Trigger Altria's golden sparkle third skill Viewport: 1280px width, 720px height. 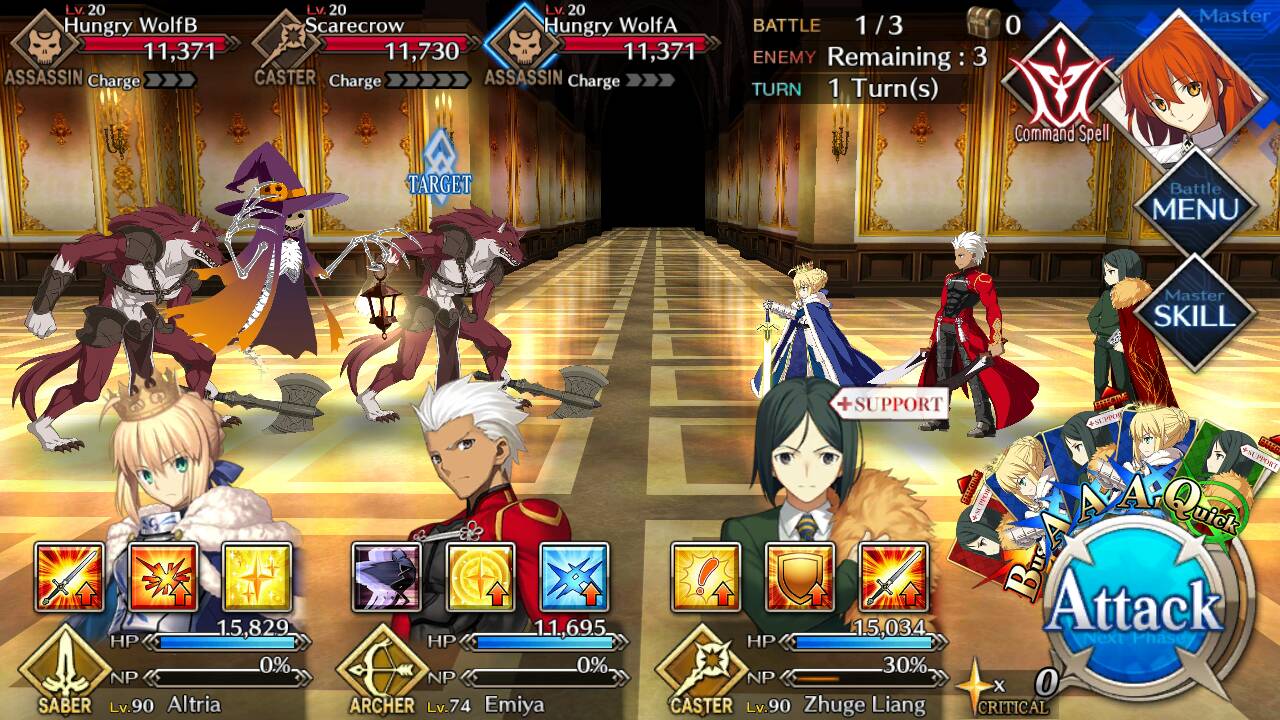click(257, 577)
